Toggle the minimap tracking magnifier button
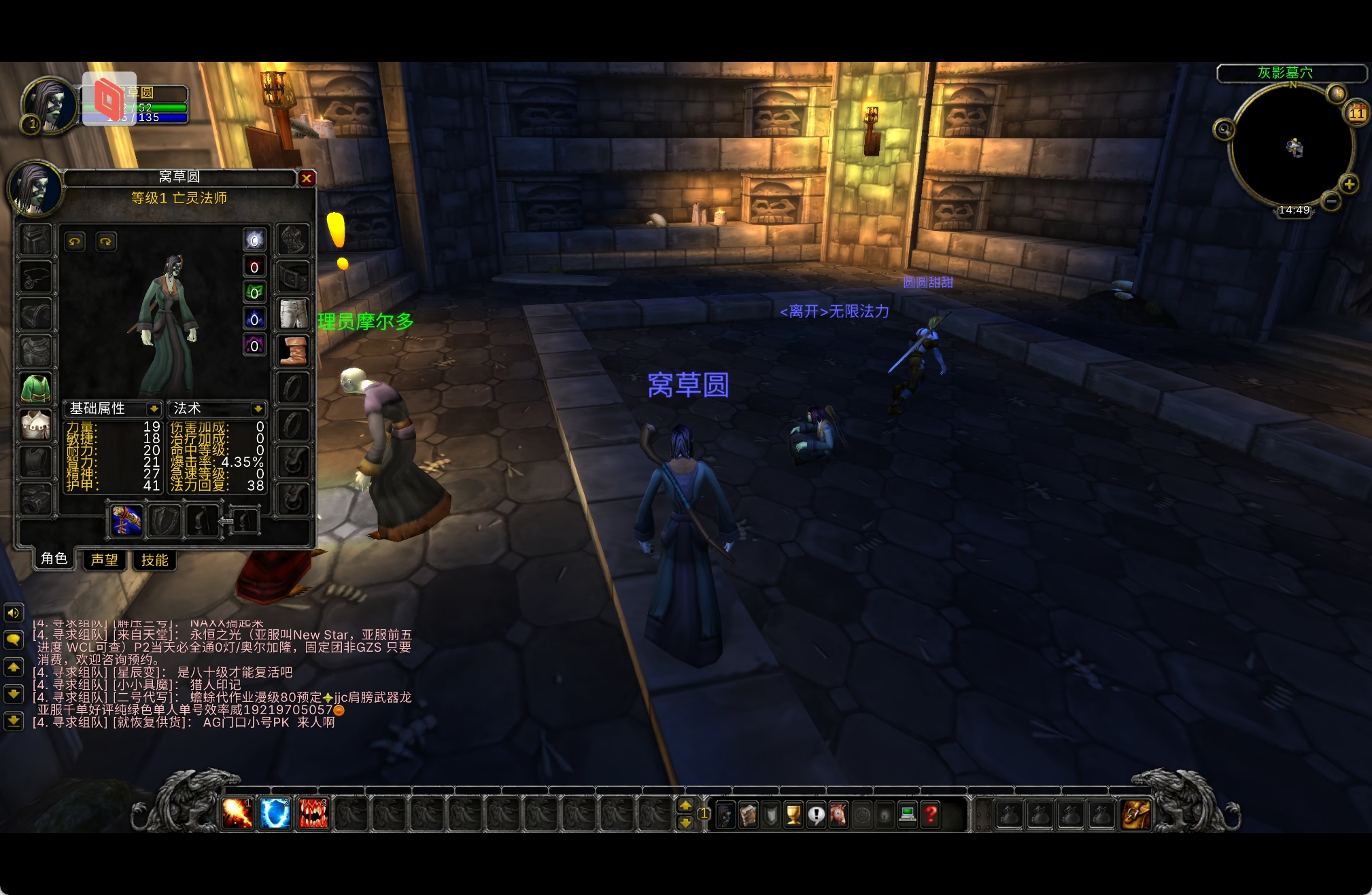 pyautogui.click(x=1224, y=129)
